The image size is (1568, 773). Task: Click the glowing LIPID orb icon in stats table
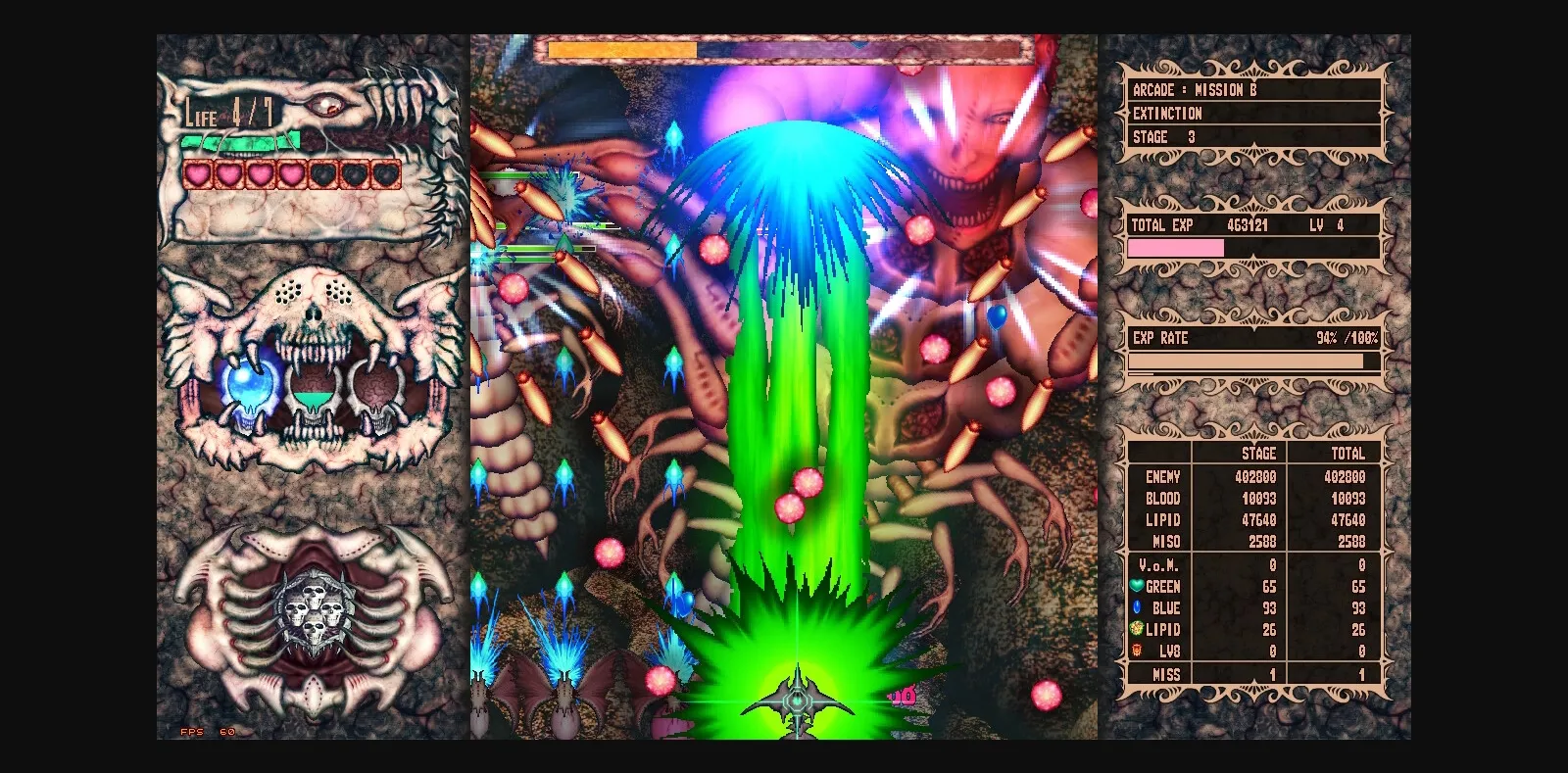(1139, 630)
